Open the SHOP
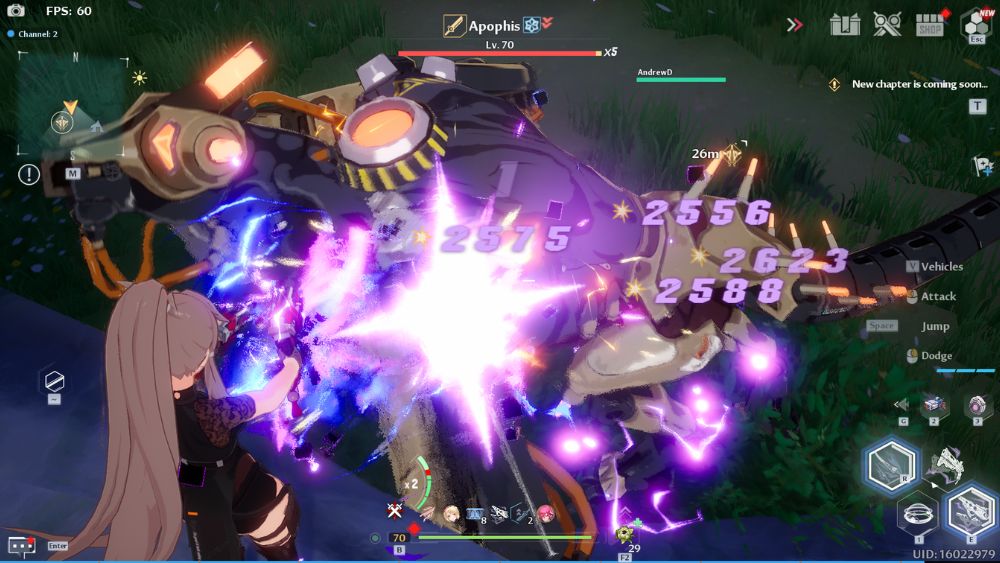Viewport: 1000px width, 563px height. (x=931, y=25)
